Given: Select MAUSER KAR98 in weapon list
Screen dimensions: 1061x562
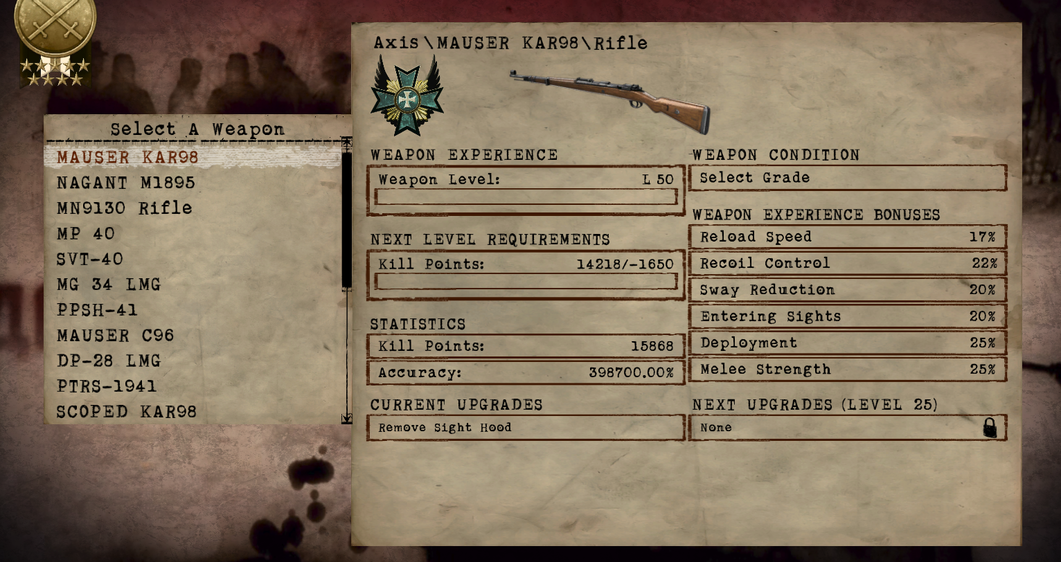Looking at the screenshot, I should tap(128, 157).
